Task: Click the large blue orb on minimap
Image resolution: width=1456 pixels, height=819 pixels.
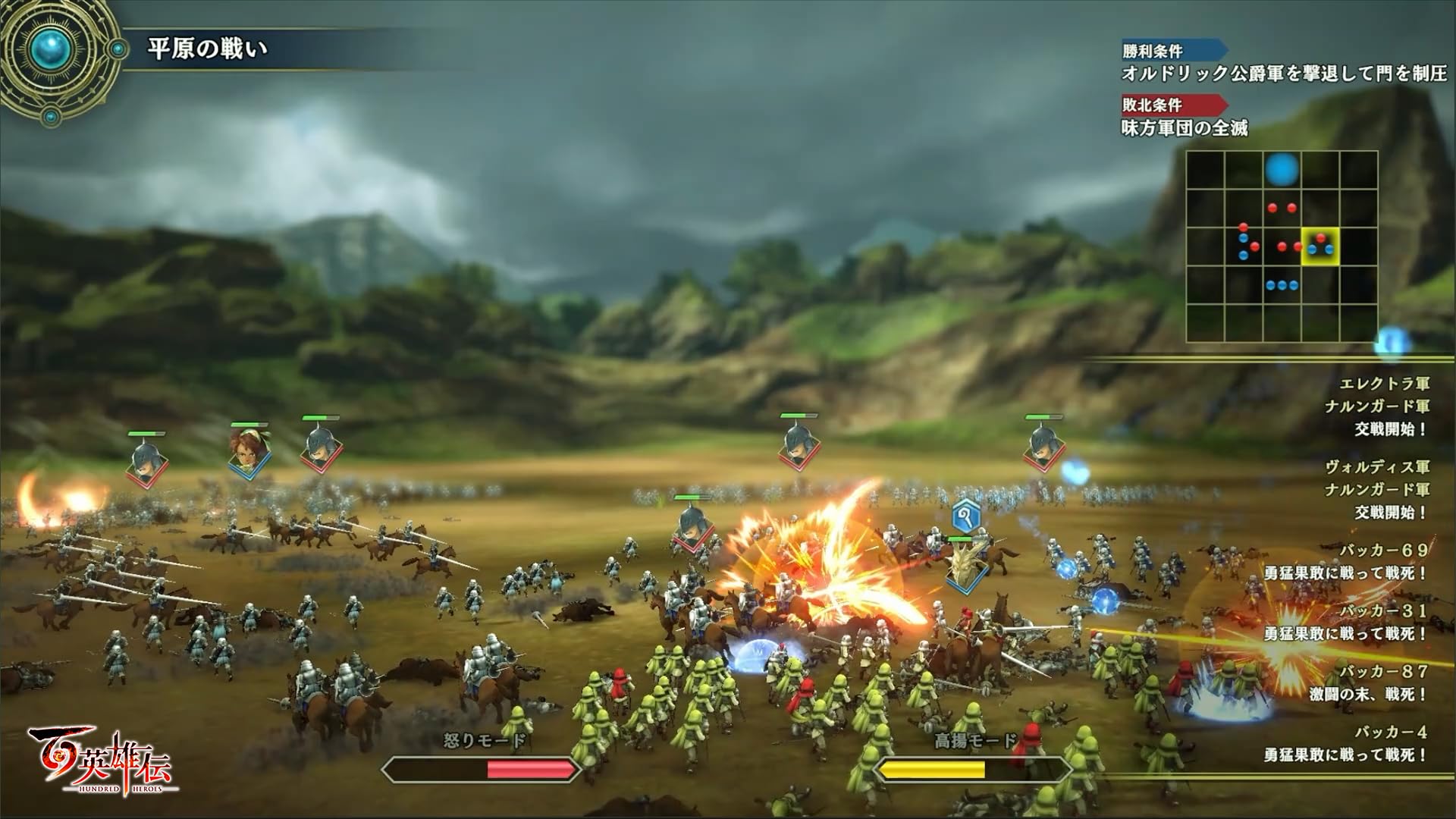Action: [1282, 170]
